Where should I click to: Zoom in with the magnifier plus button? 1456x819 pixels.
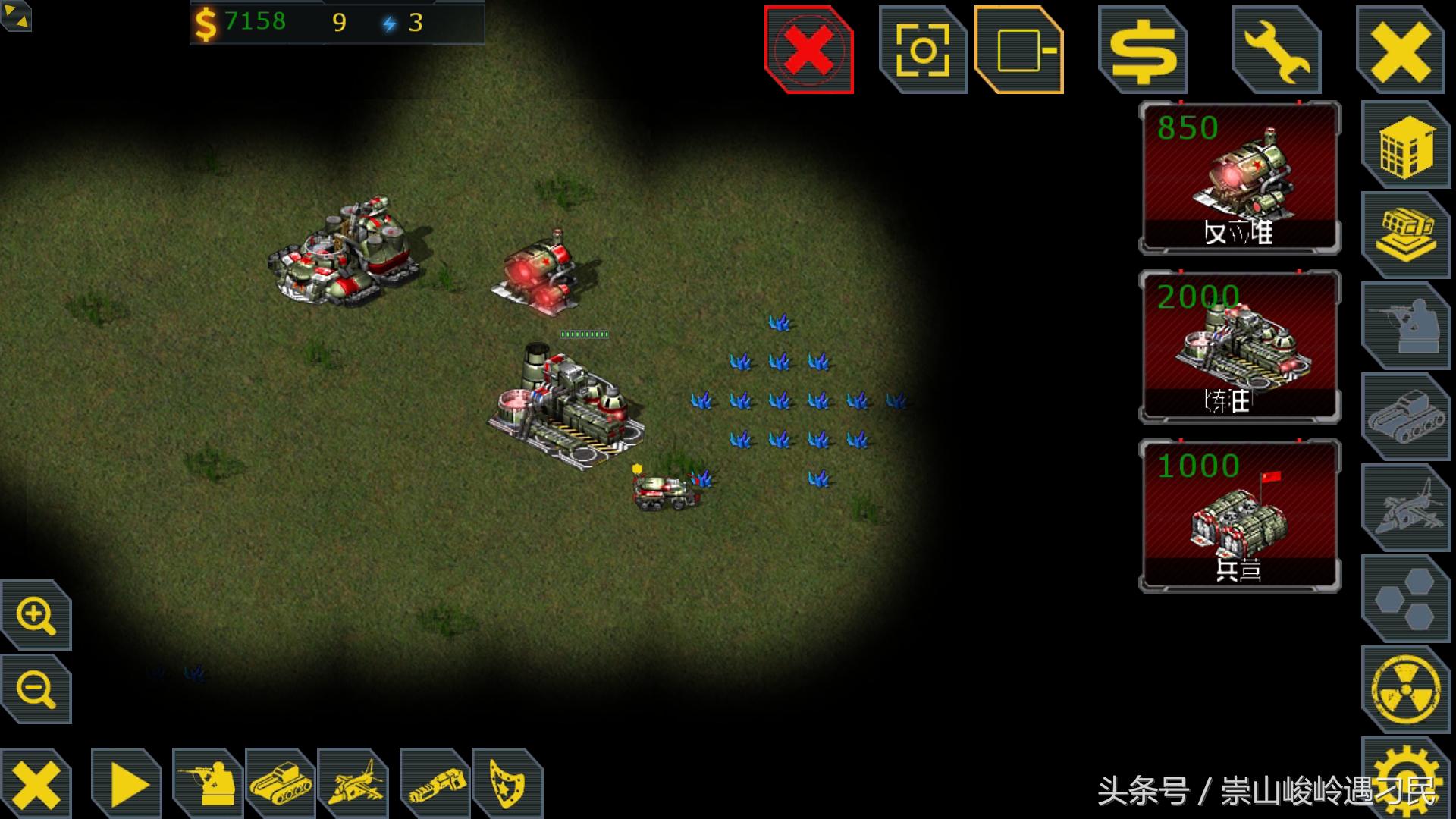(36, 615)
